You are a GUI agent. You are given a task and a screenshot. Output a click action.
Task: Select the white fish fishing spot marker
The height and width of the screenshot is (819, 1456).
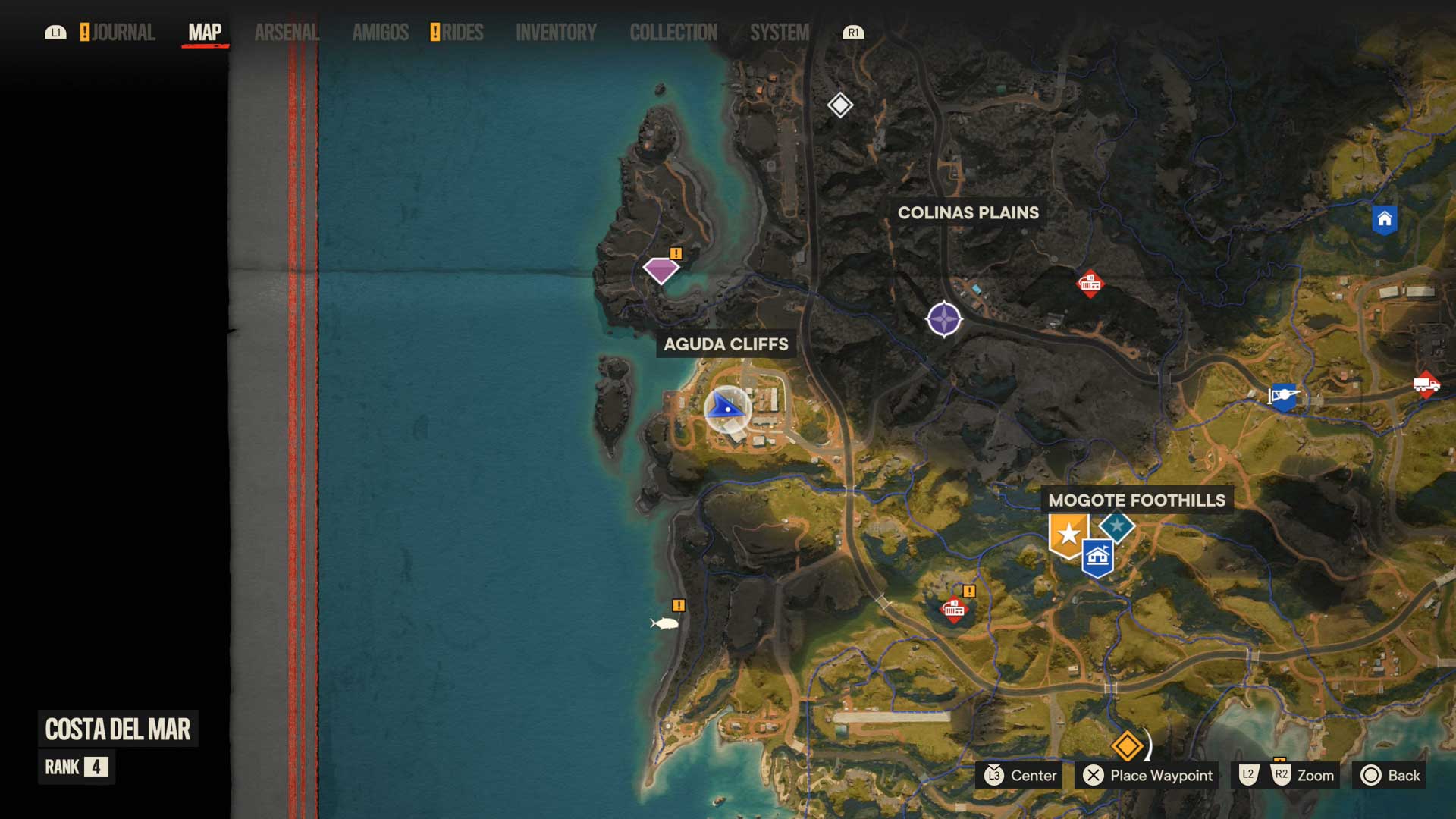pos(665,623)
